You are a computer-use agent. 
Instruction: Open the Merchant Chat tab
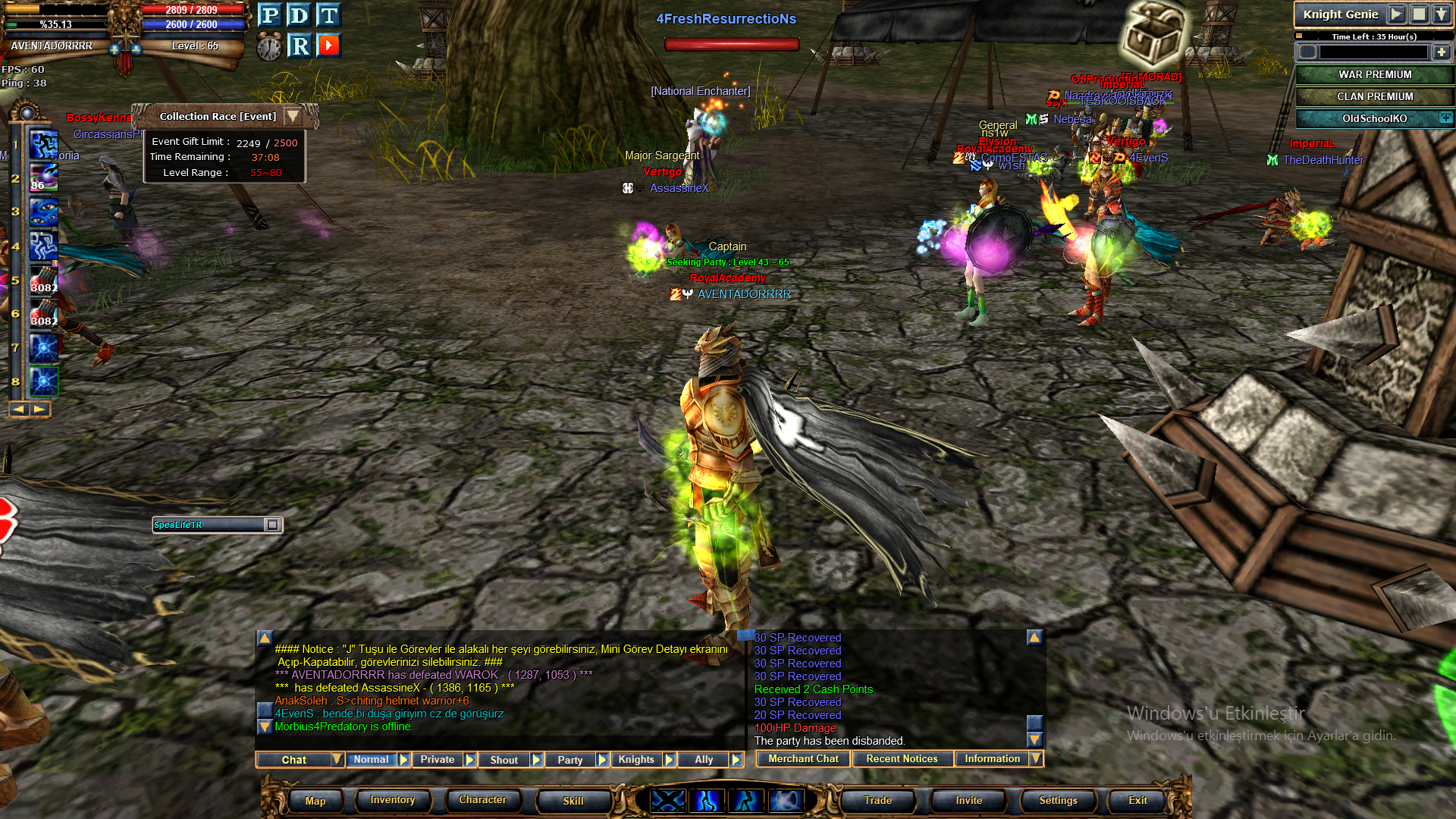click(x=803, y=759)
